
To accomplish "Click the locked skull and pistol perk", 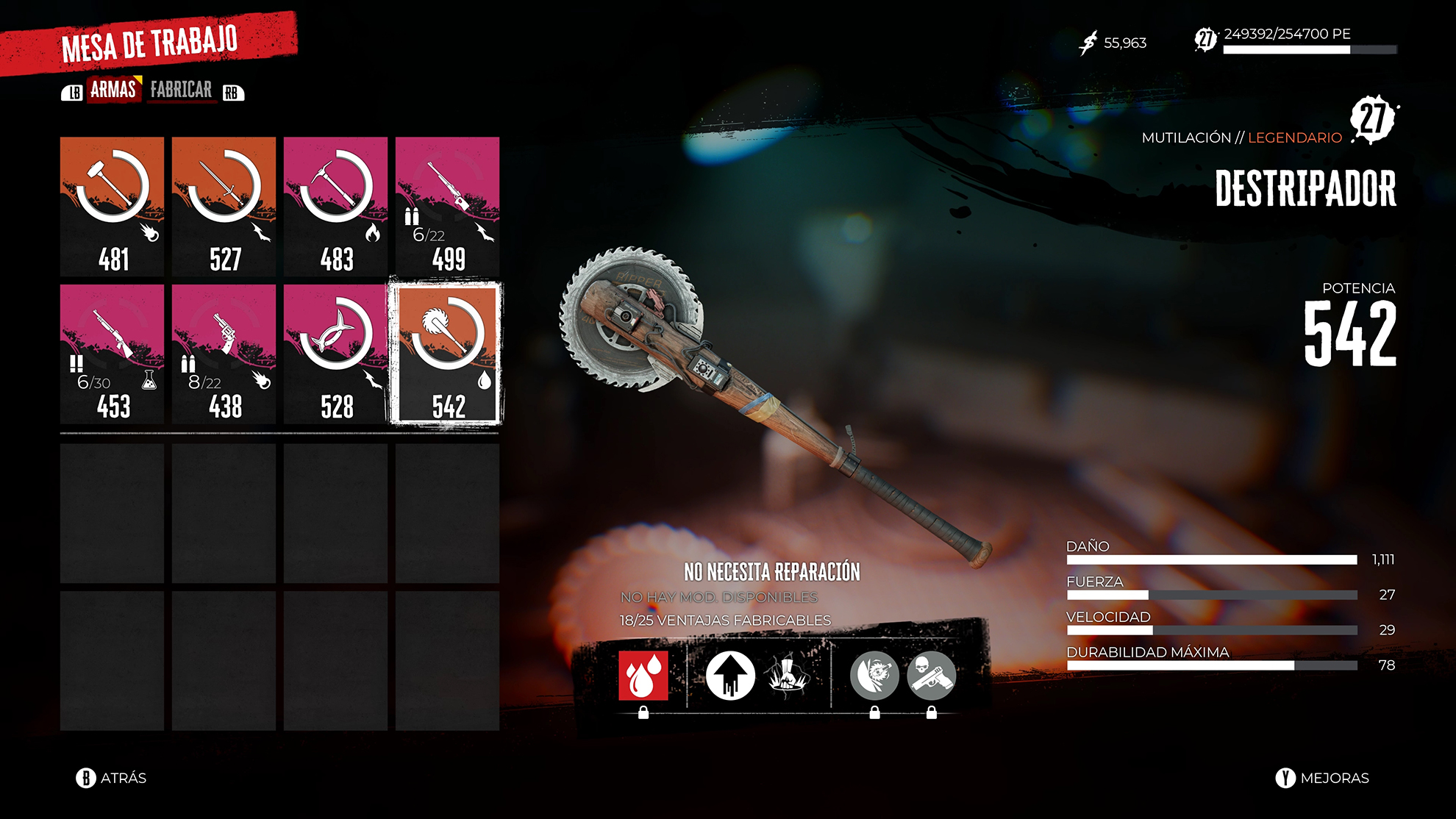I will point(931,675).
